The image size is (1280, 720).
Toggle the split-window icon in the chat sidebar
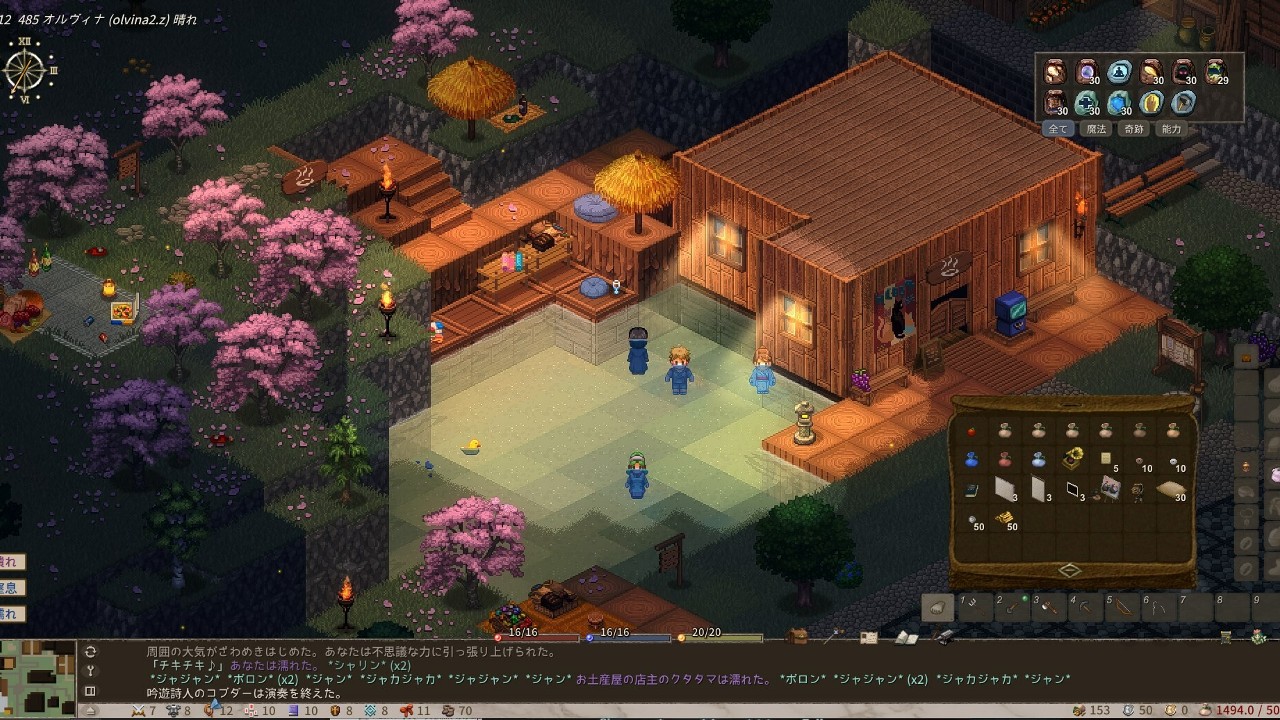pos(90,691)
